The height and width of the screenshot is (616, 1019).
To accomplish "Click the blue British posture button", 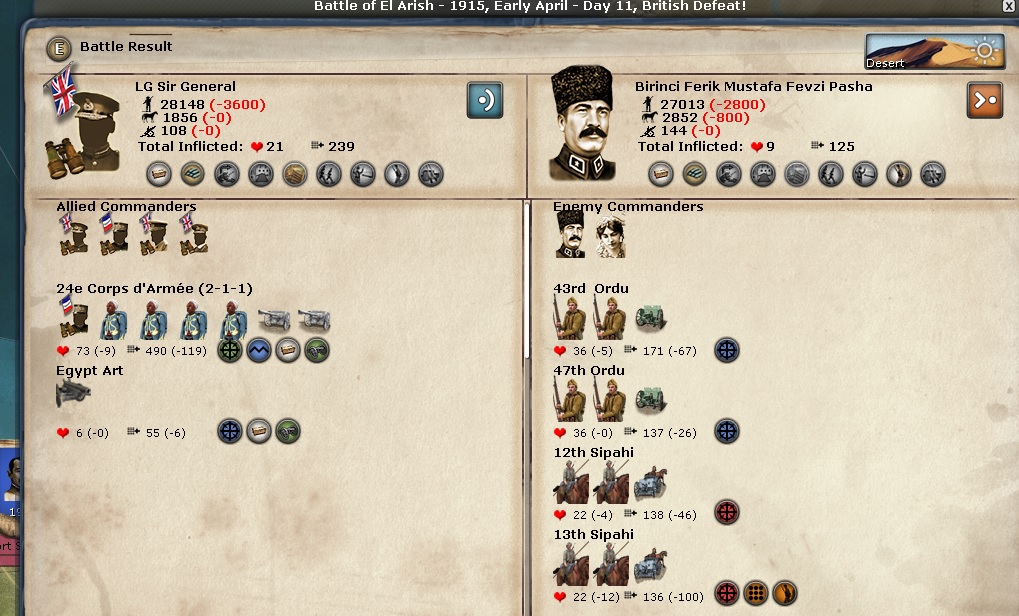I will click(x=484, y=100).
